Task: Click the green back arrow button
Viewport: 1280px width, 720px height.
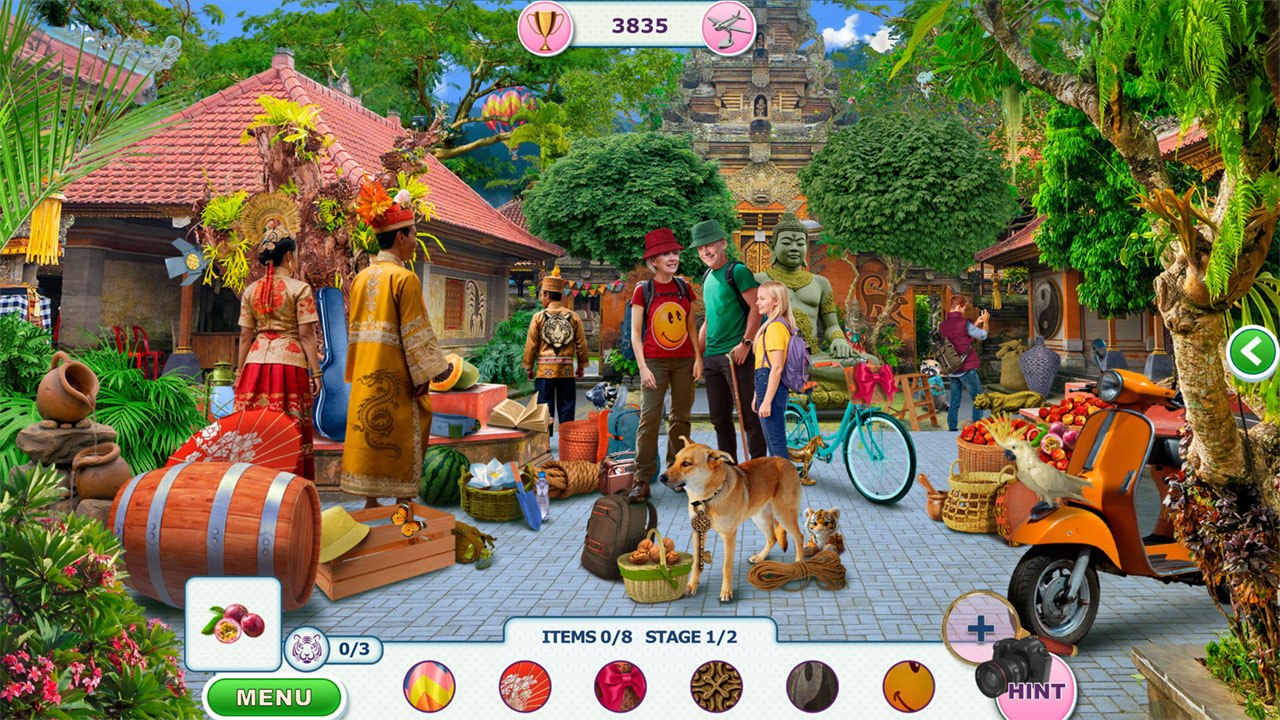Action: [1252, 353]
